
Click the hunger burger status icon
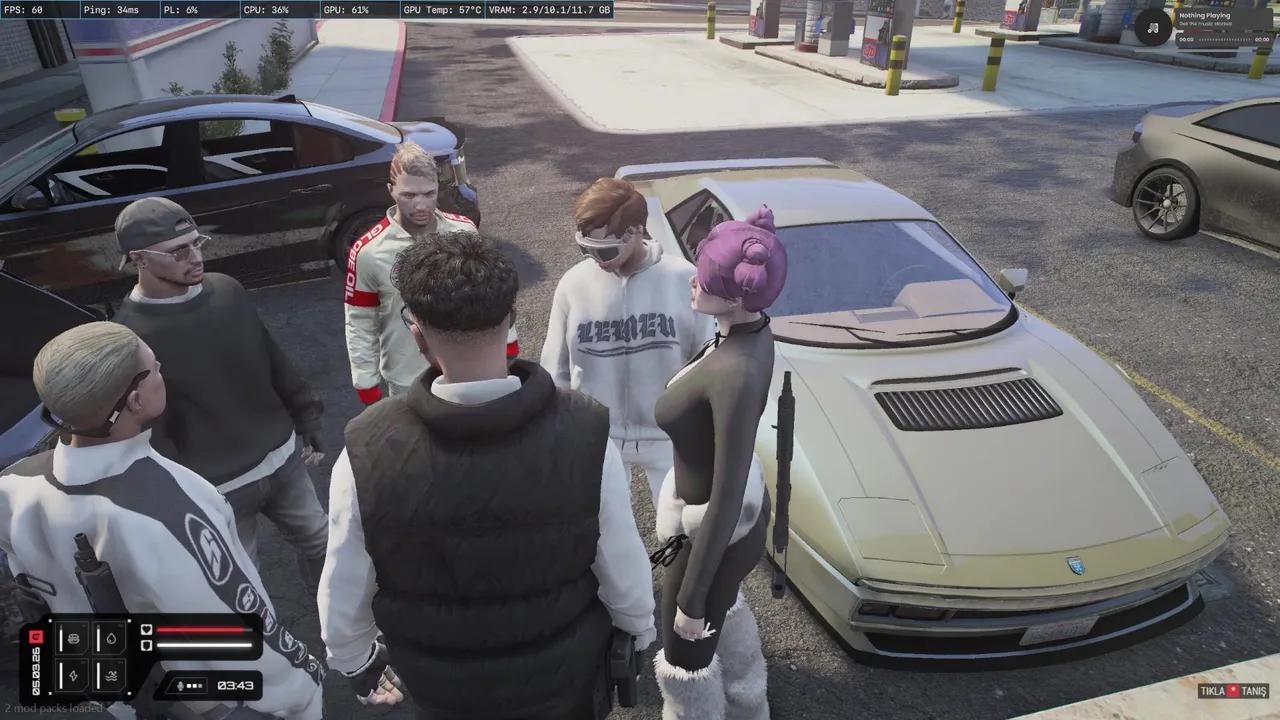pyautogui.click(x=72, y=637)
